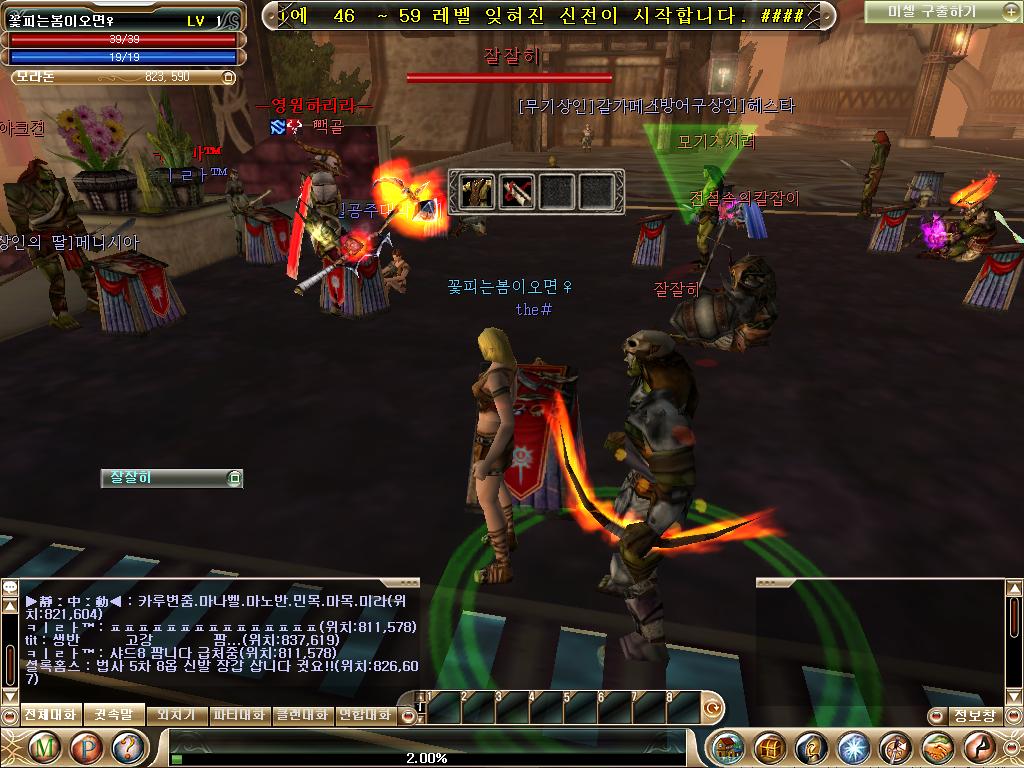Image resolution: width=1024 pixels, height=768 pixels.
Task: Switch to the 귓속말 whisper tab
Action: pyautogui.click(x=113, y=715)
